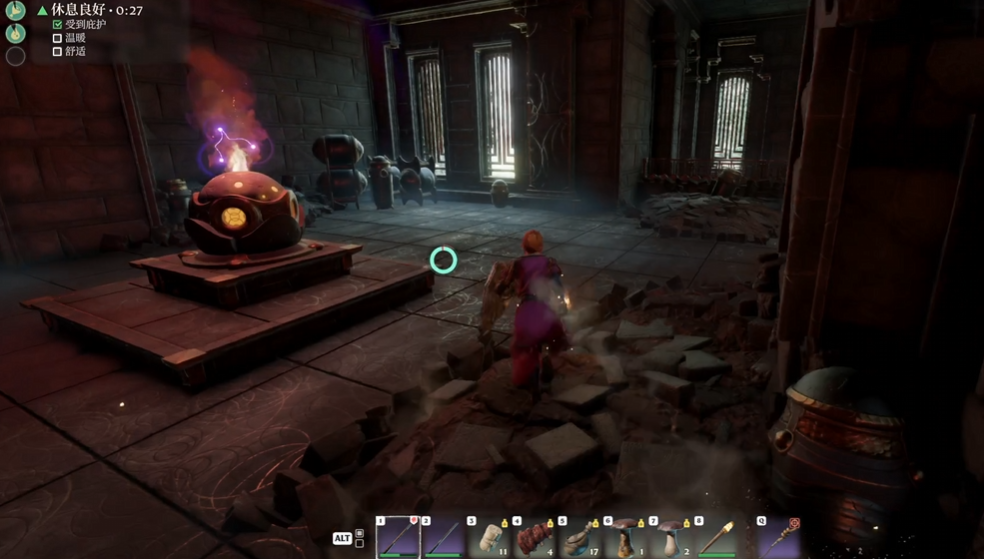
Task: Click the 受到庇护 sheltered checkbox
Action: [x=57, y=25]
